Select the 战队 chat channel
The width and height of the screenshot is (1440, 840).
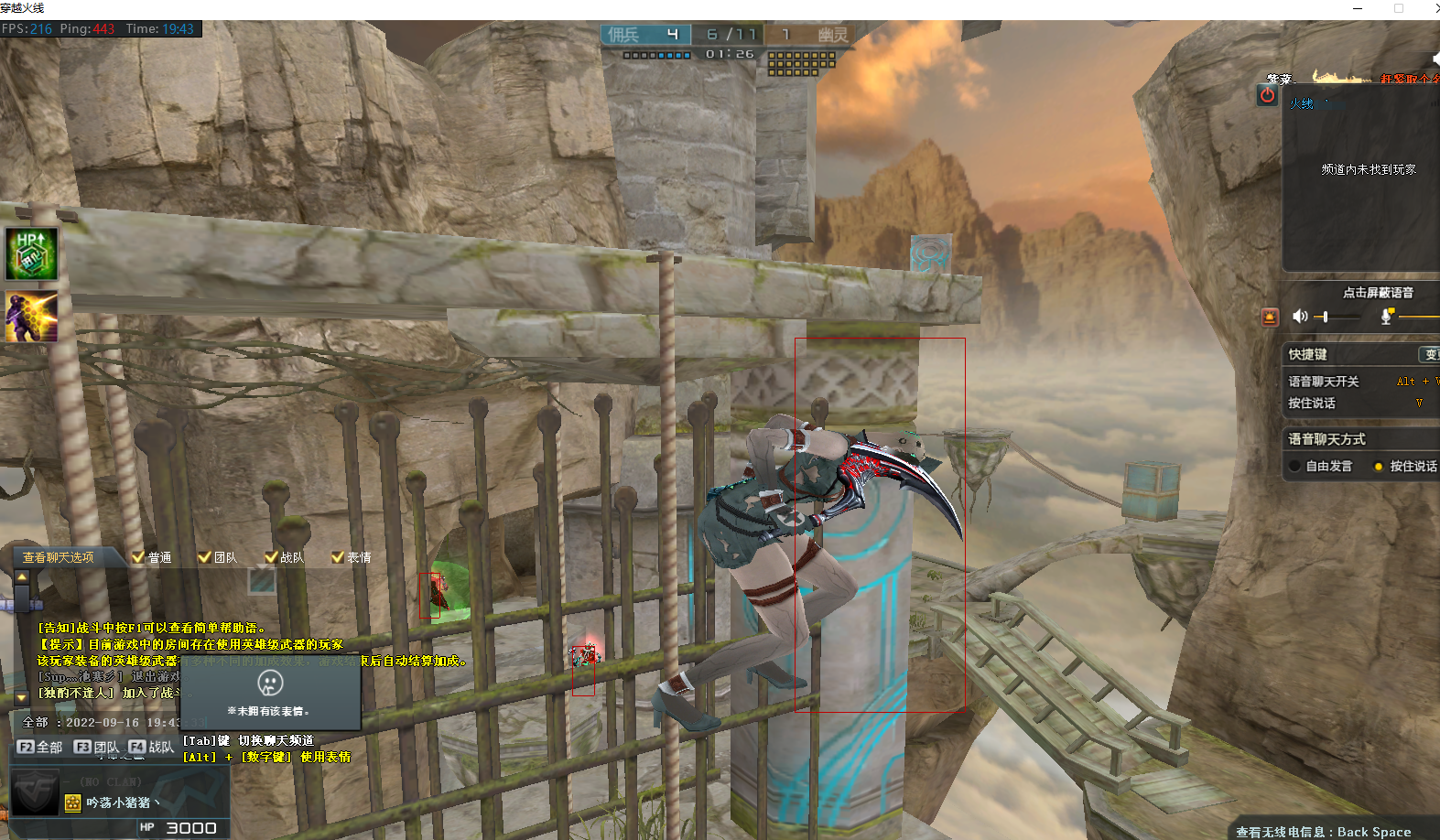tap(151, 747)
